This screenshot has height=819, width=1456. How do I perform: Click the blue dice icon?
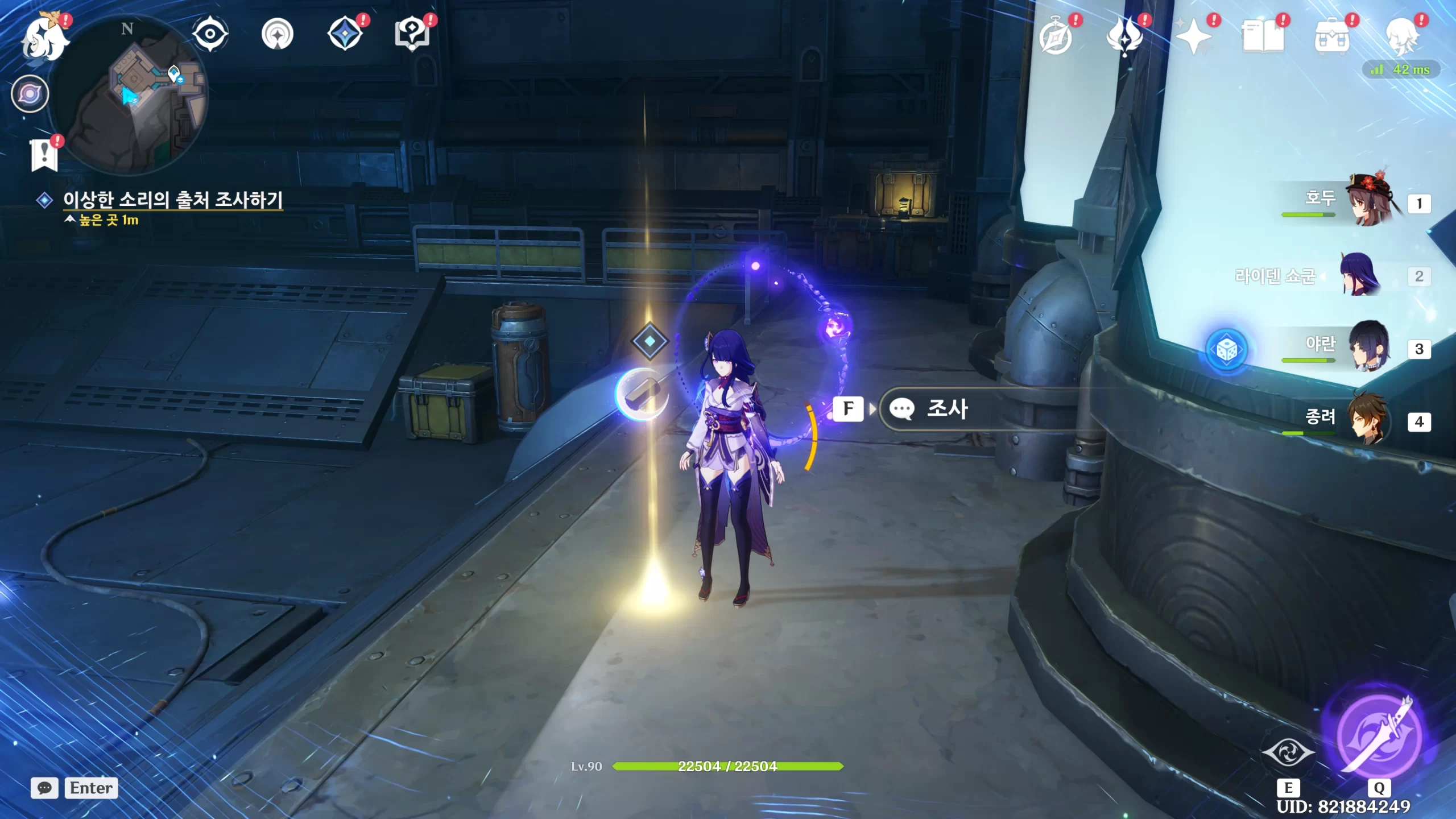pyautogui.click(x=1227, y=350)
